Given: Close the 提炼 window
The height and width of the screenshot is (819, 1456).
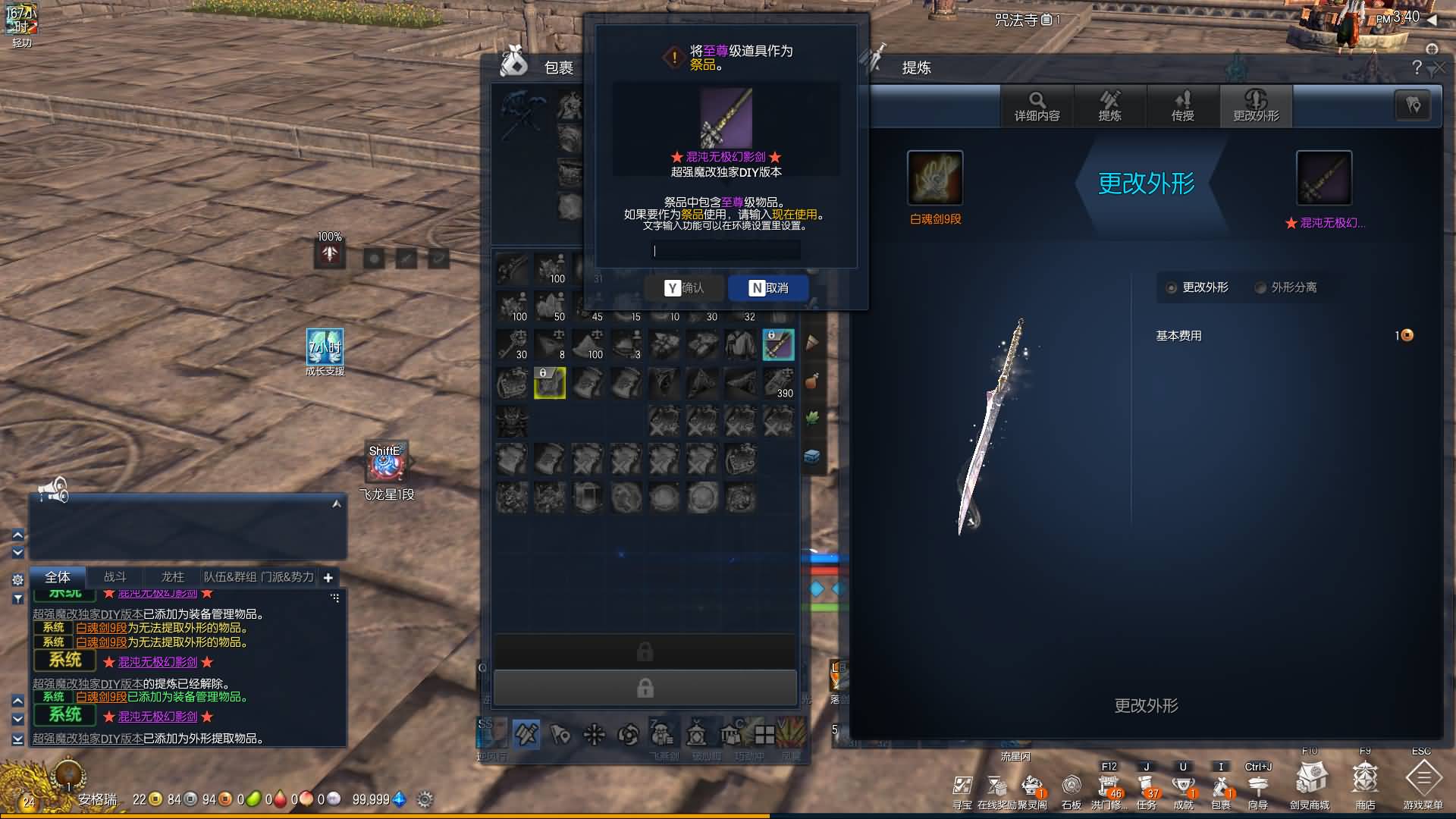Looking at the screenshot, I should (1439, 68).
